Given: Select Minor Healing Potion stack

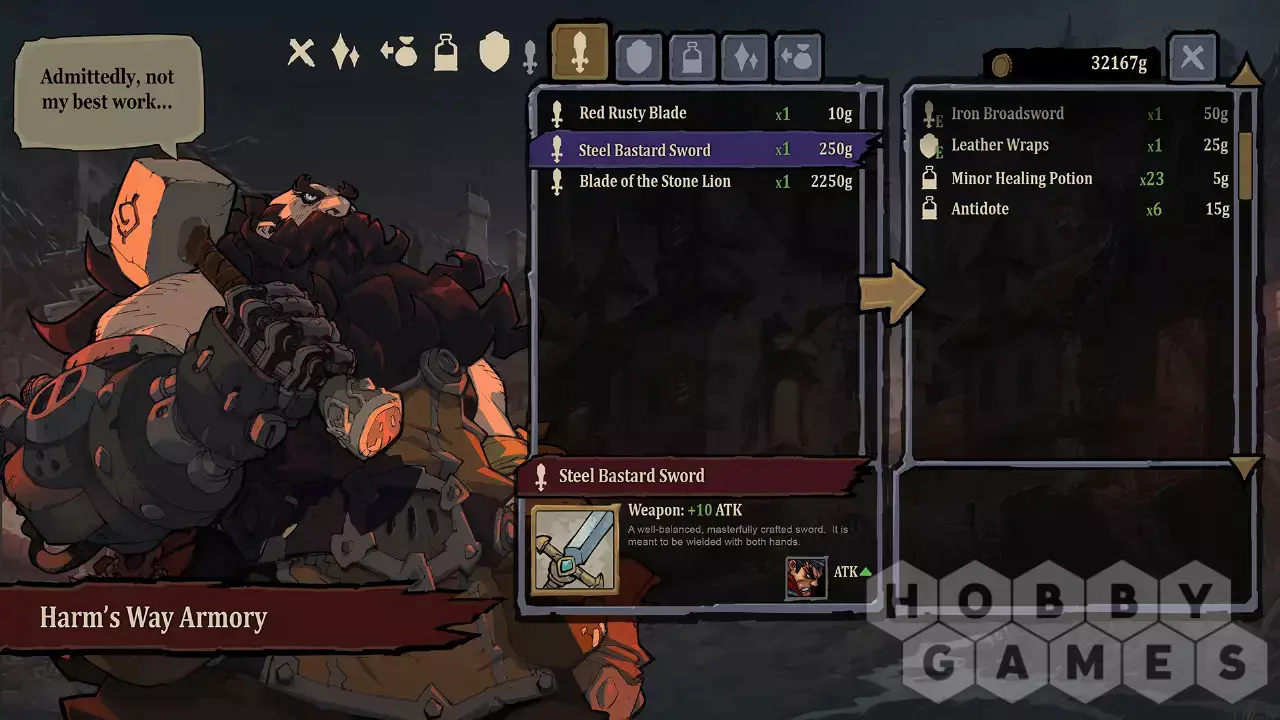Looking at the screenshot, I should [1073, 179].
